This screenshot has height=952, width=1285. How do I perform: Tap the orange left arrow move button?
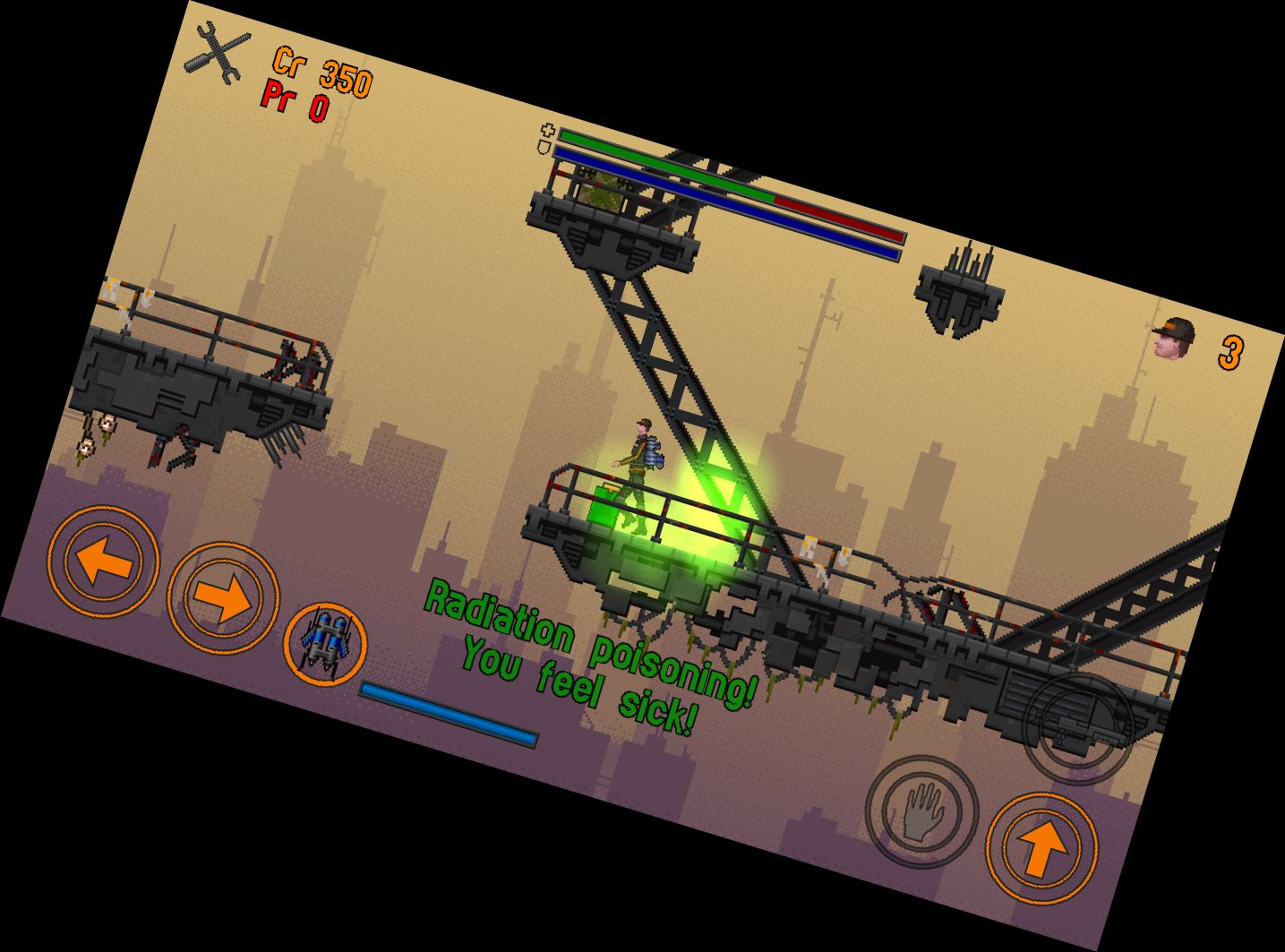[103, 562]
